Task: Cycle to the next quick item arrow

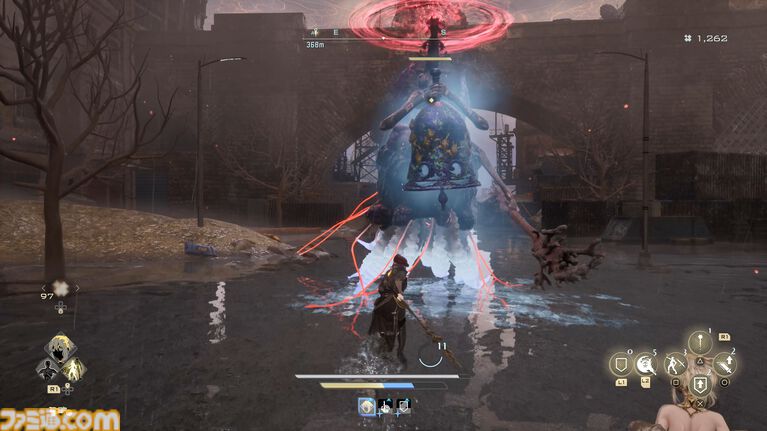Action: (77, 288)
